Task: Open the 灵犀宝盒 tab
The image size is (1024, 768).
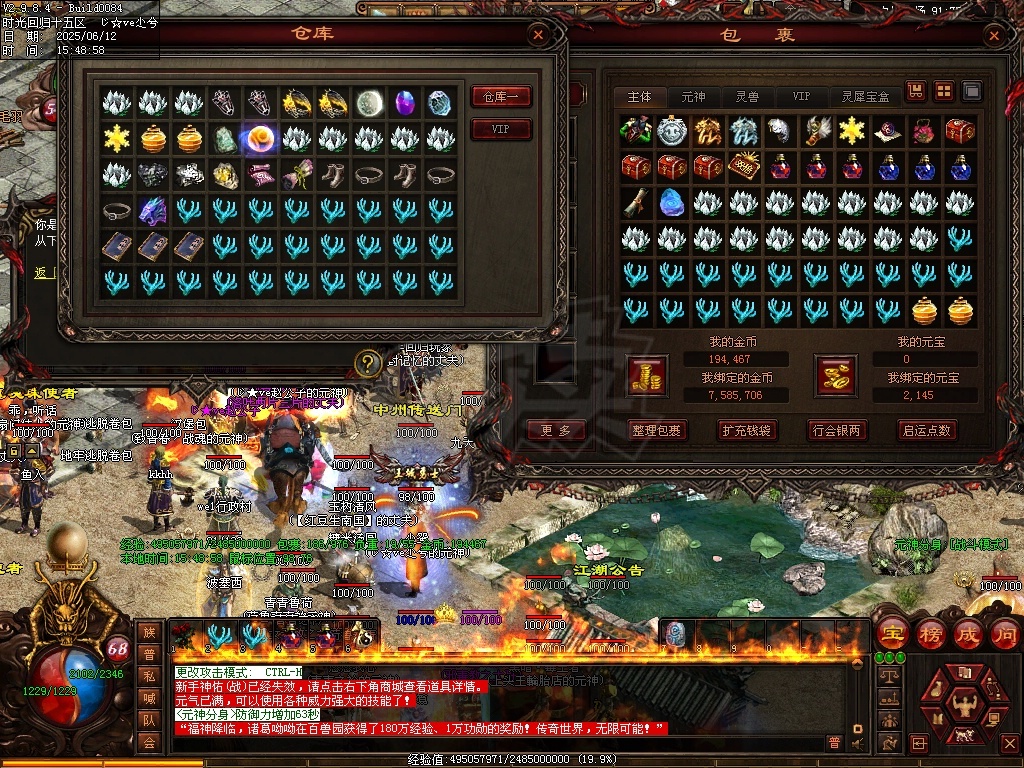Action: pos(865,97)
